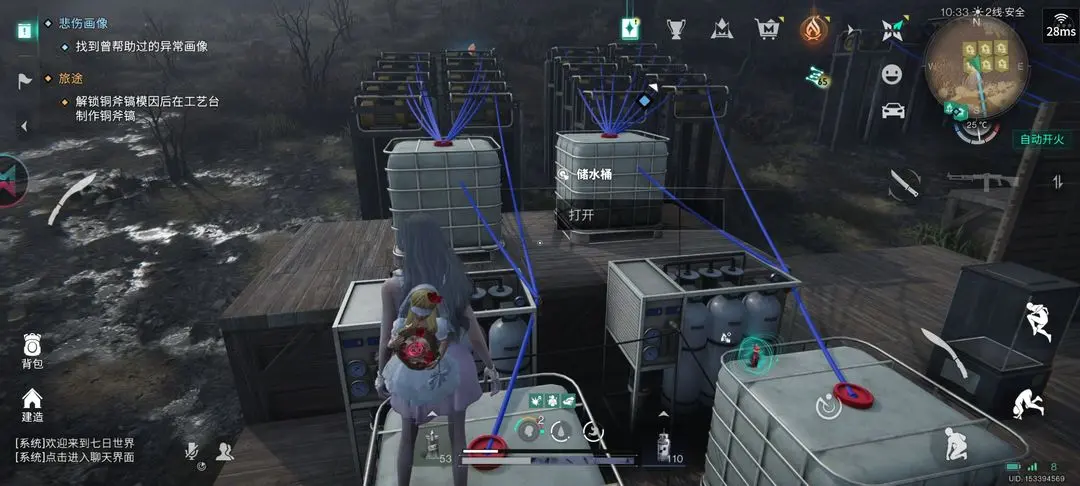1080x486 pixels.
Task: Select the 旅途 journey objective
Action: click(72, 78)
